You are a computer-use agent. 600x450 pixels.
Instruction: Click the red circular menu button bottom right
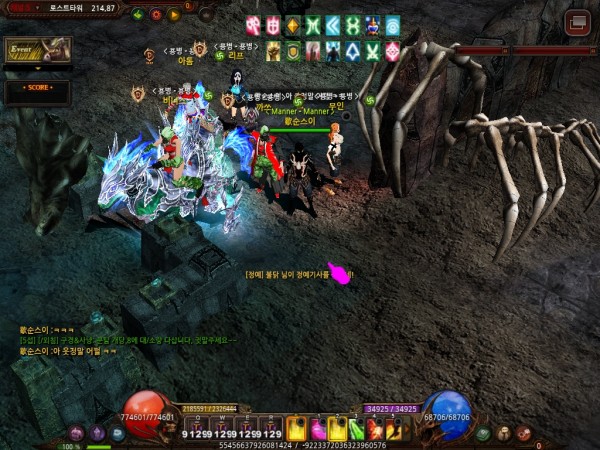(523, 434)
